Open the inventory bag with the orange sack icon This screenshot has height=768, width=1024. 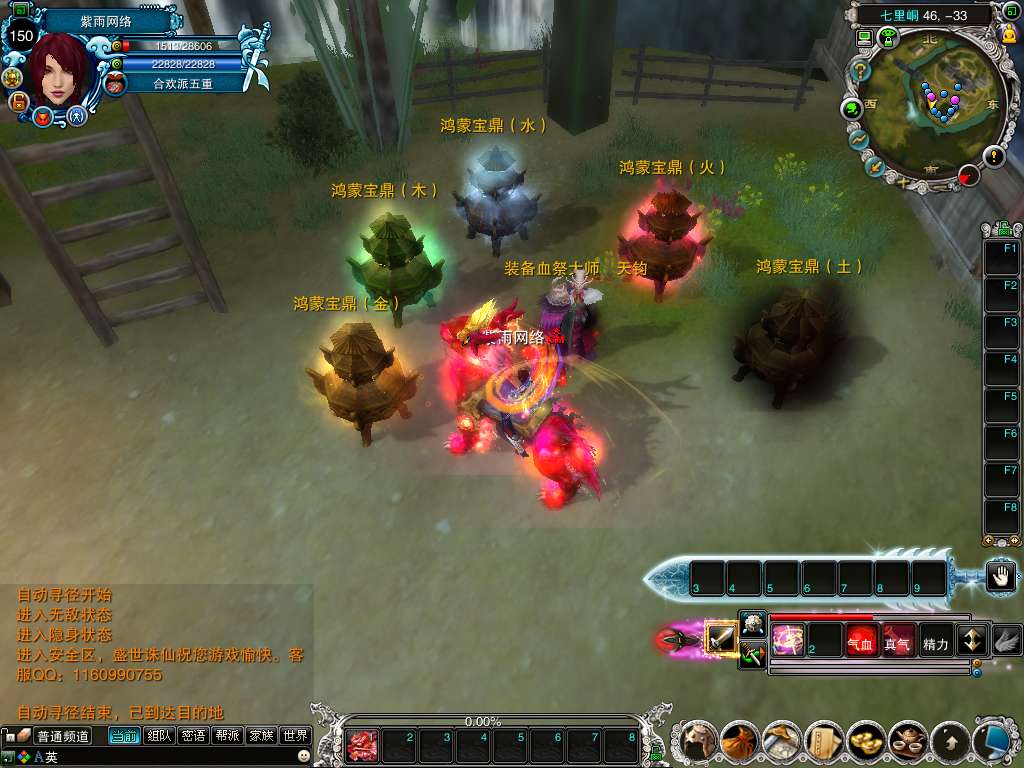(x=740, y=741)
